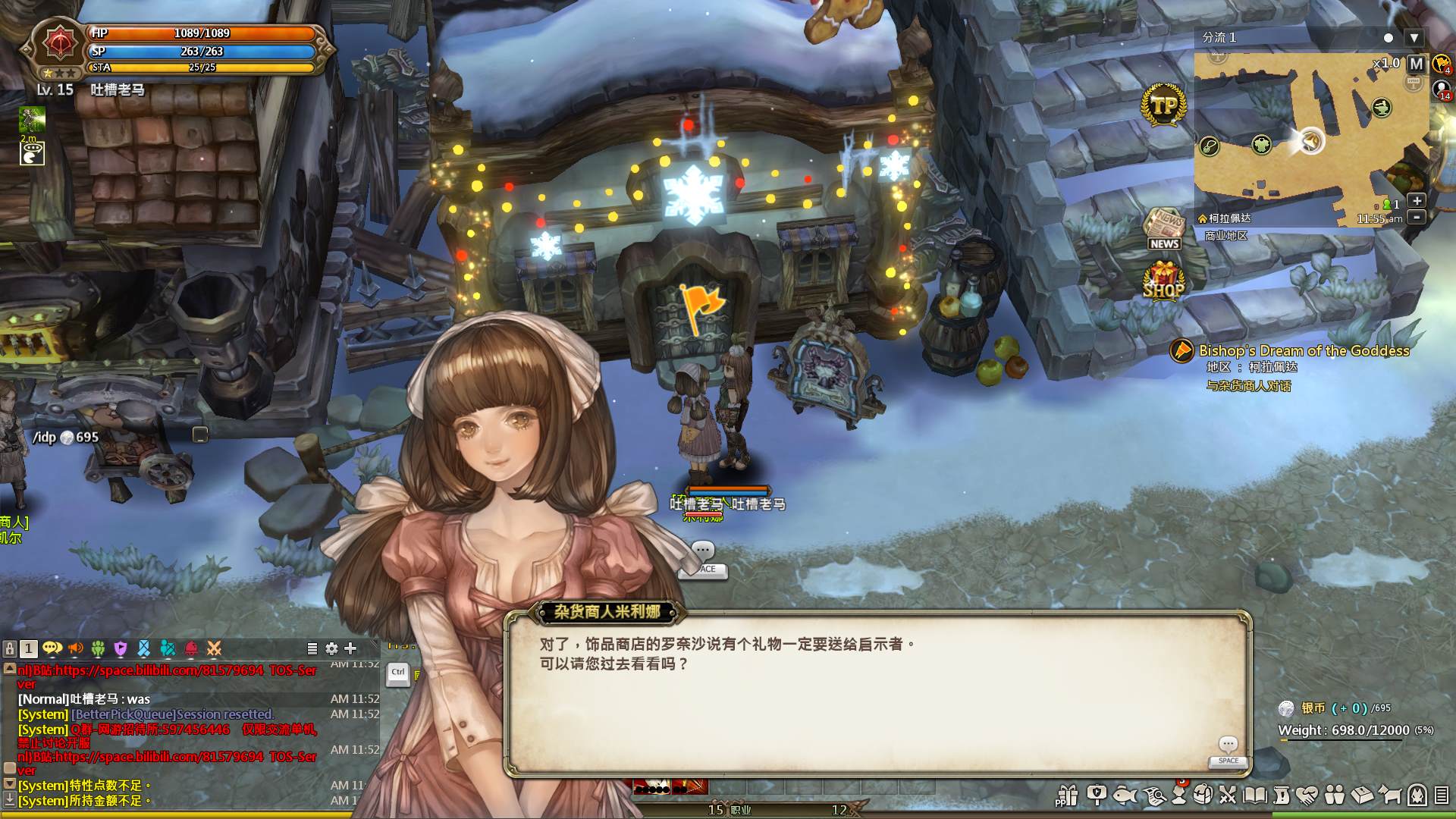The height and width of the screenshot is (819, 1456).
Task: Open the fish icon in bottom menu
Action: (1125, 795)
